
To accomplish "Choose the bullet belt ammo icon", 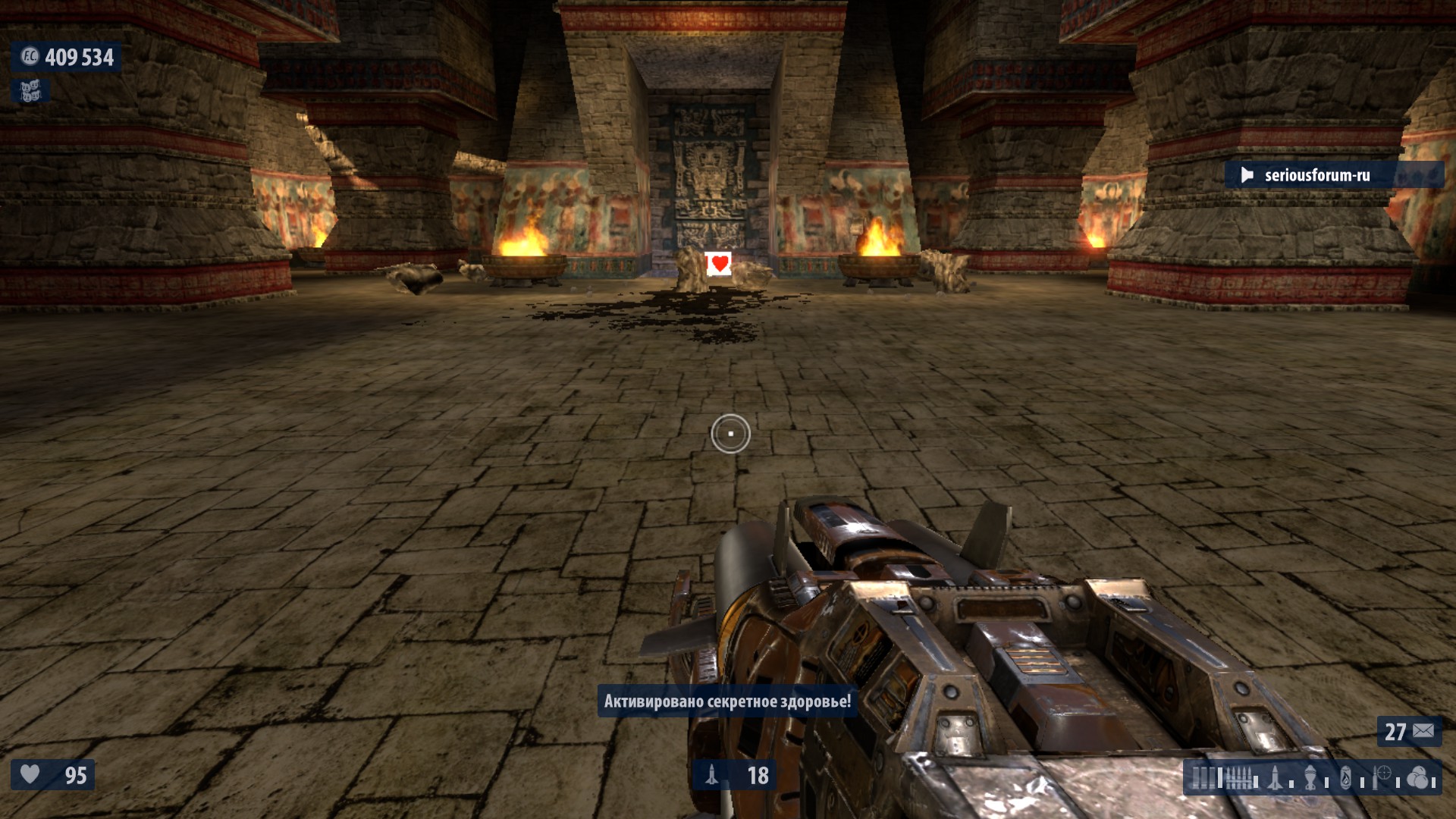I will pos(1239,778).
